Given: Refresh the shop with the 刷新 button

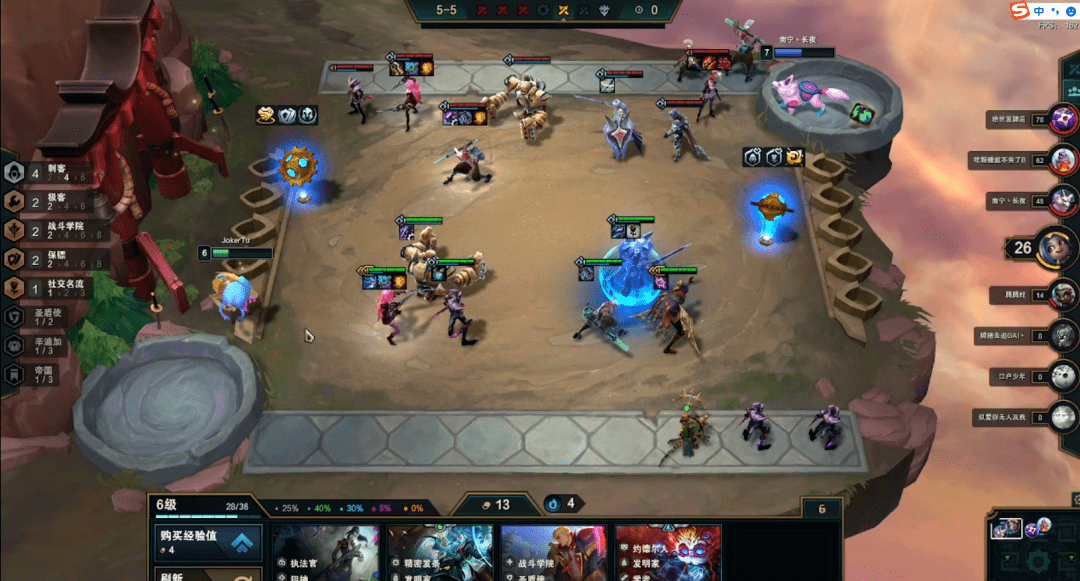Looking at the screenshot, I should tap(207, 574).
